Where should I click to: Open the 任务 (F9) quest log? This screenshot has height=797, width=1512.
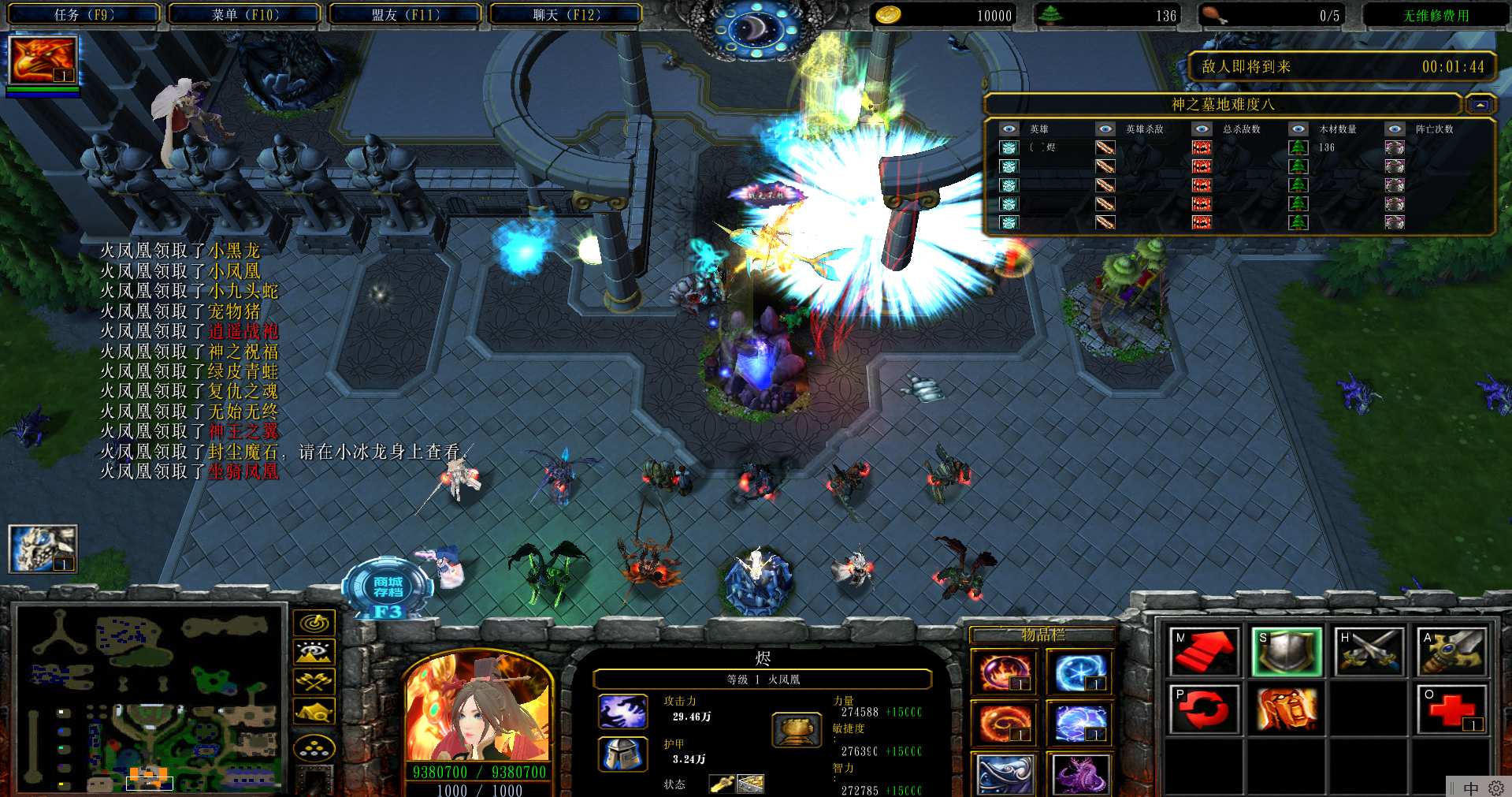(x=84, y=14)
